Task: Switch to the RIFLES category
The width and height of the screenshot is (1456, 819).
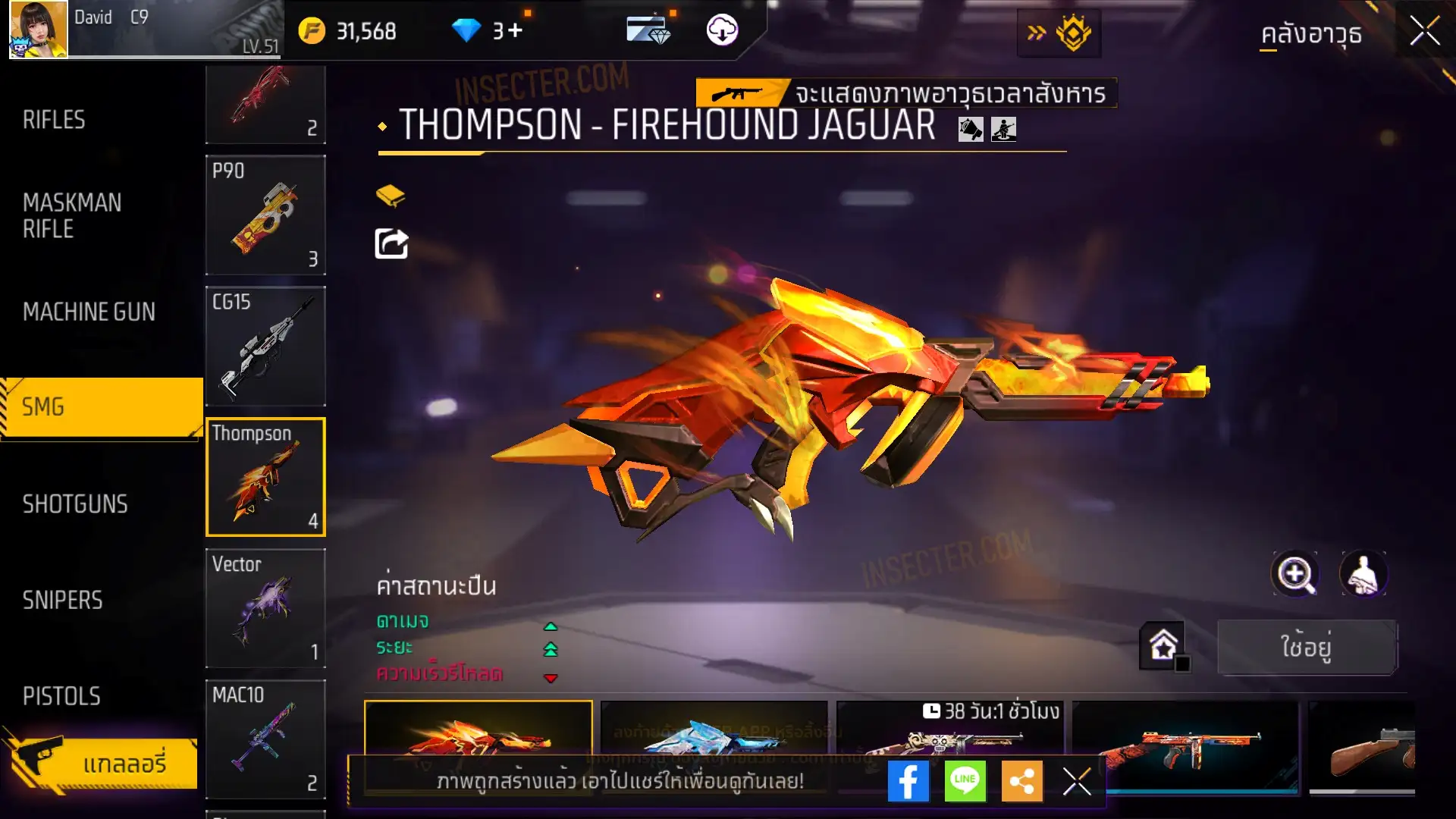Action: (x=55, y=120)
